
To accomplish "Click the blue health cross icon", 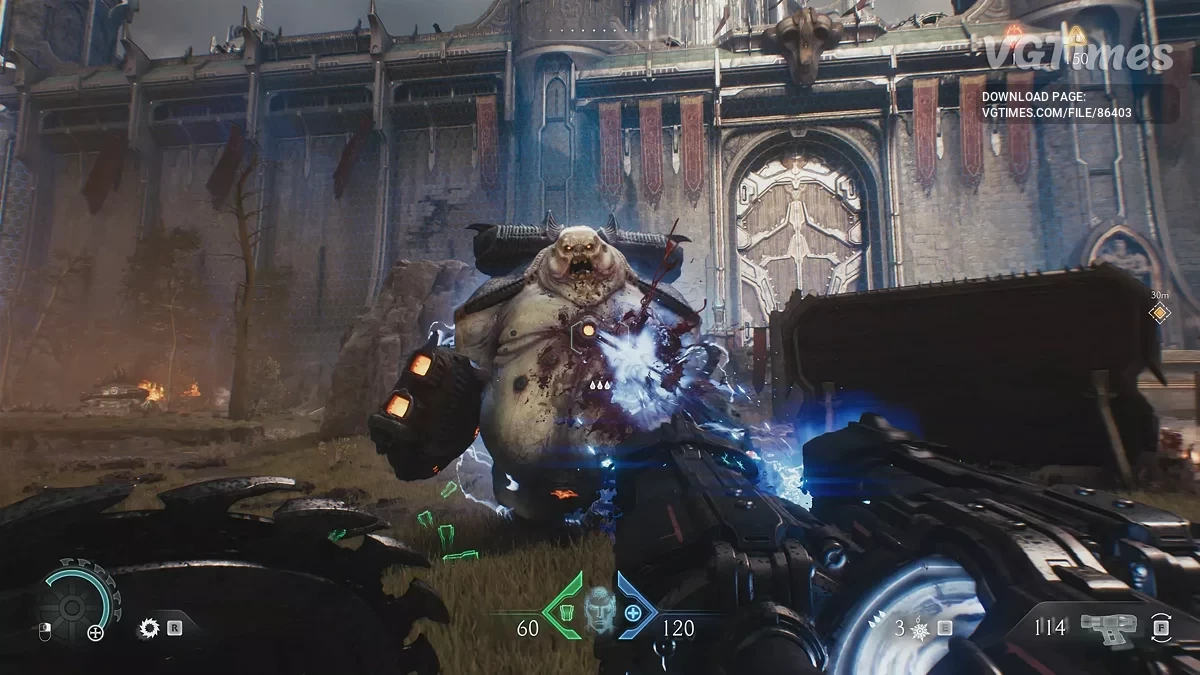I will pos(633,612).
